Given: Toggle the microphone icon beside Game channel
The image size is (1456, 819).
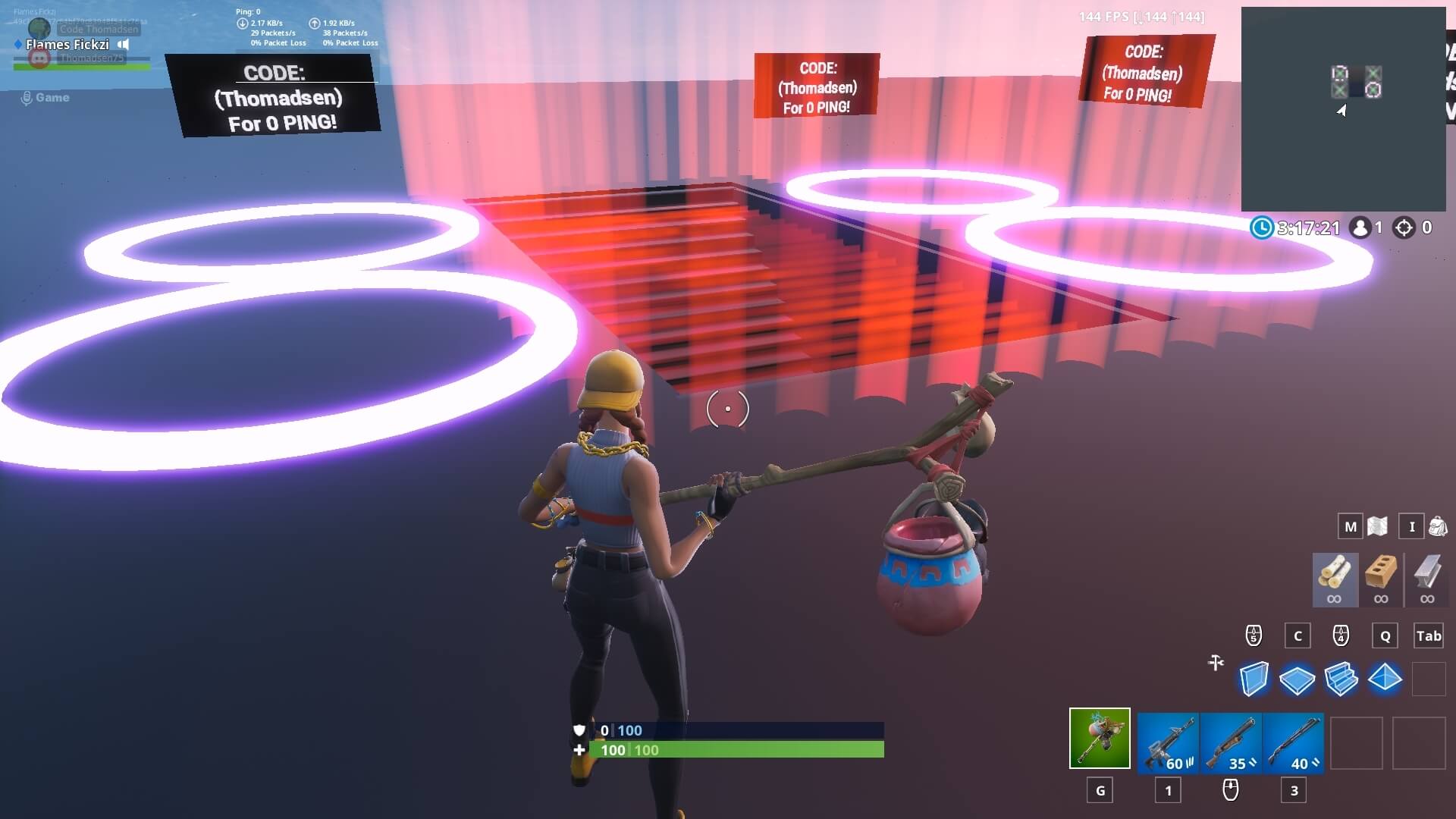Looking at the screenshot, I should (29, 97).
